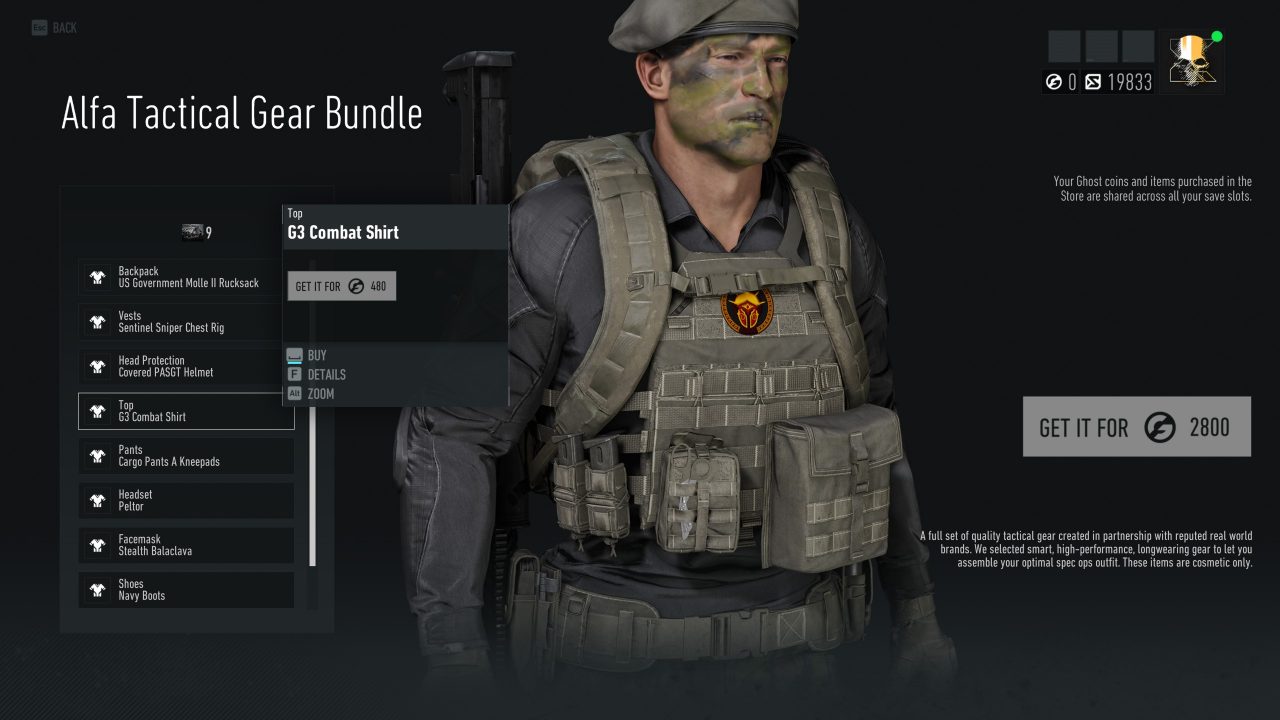Buy the G3 Combat Shirt for 480
Screen dimensions: 1280x720
click(341, 286)
